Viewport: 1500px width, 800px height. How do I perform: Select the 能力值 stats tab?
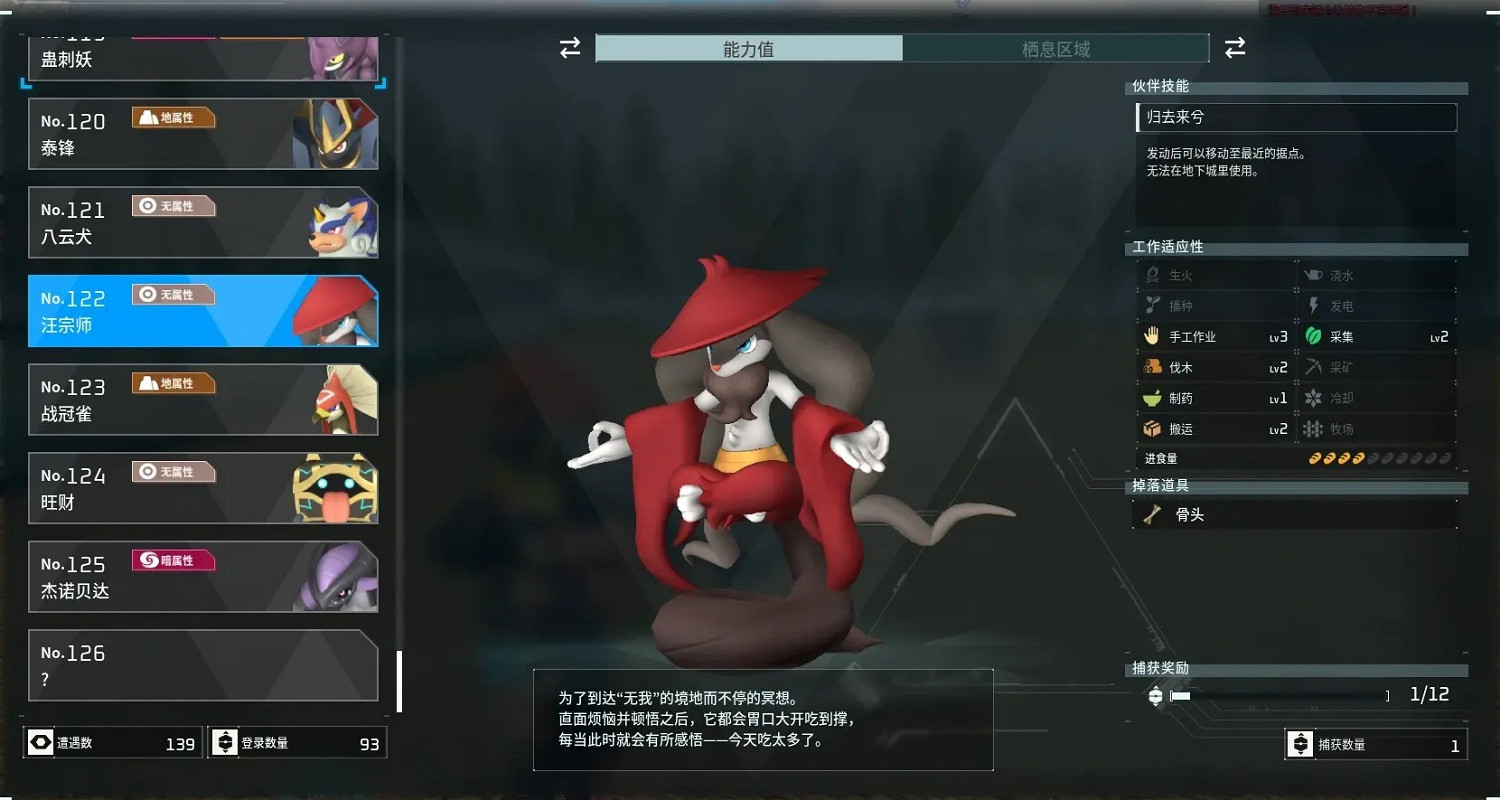pyautogui.click(x=748, y=47)
